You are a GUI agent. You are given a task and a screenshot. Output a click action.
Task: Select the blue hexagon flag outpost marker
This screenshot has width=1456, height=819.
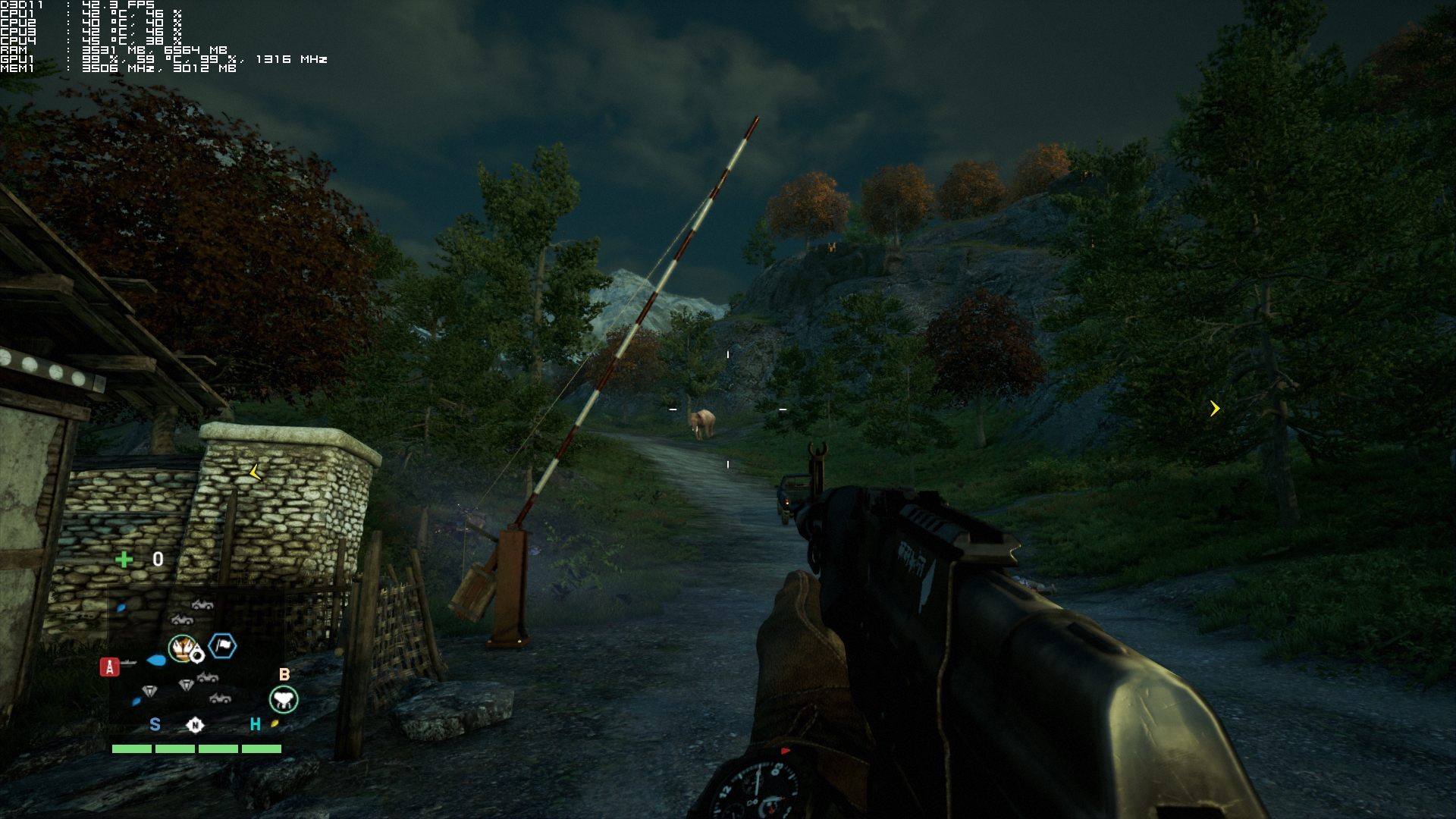coord(222,645)
